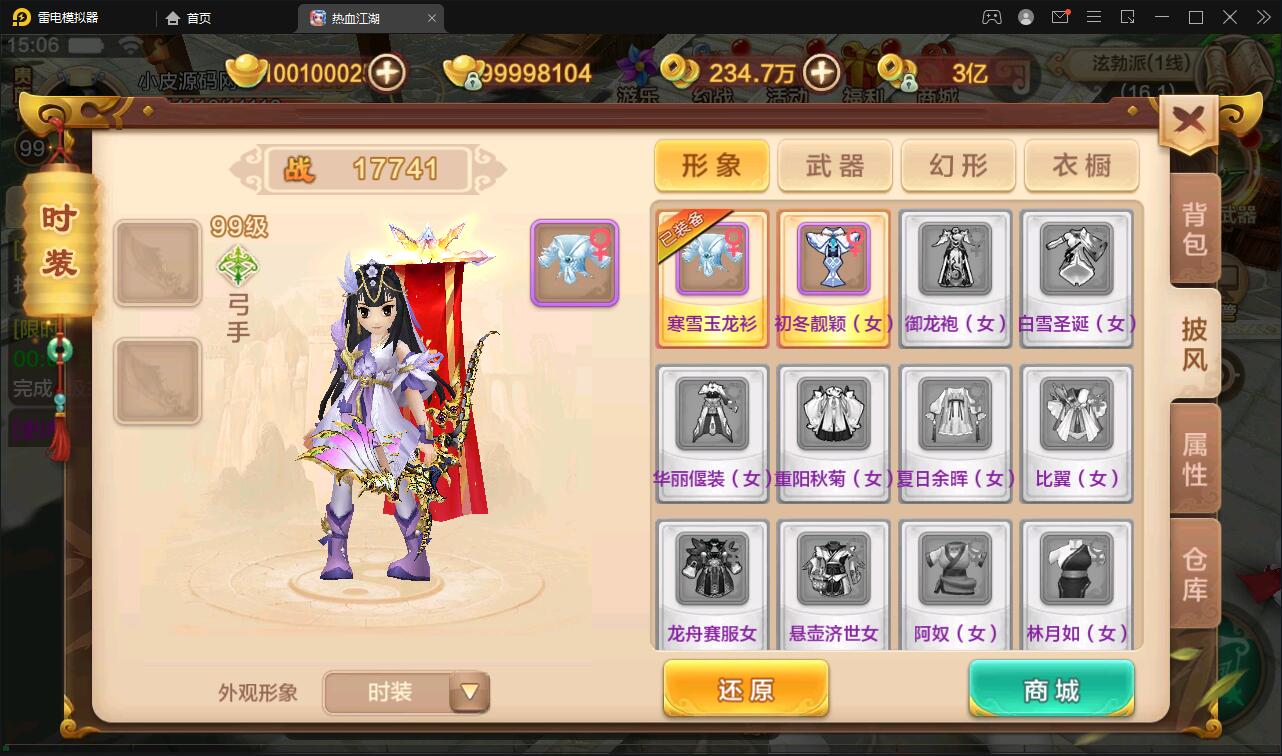This screenshot has width=1282, height=756.
Task: Open the hamburger menu in LDPlayer title bar
Action: point(1093,17)
